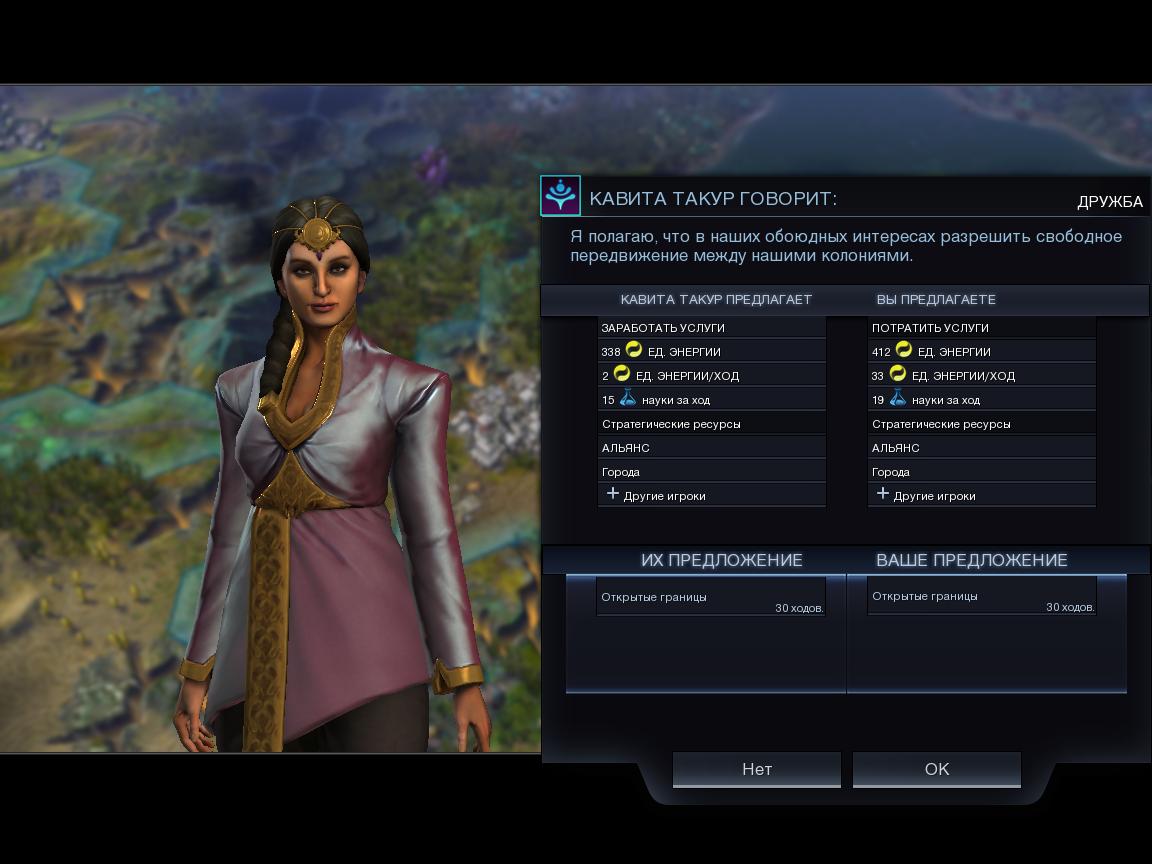Click ПОТРАТИТЬ УСЛУГИ row
The image size is (1152, 864).
tap(981, 327)
